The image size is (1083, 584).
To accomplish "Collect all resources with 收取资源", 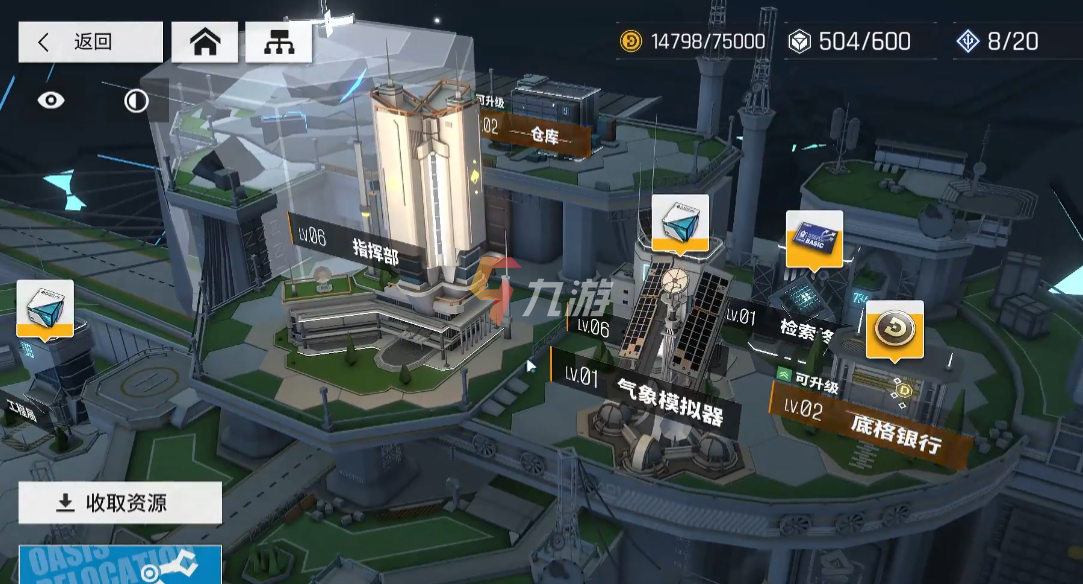I will (x=120, y=503).
